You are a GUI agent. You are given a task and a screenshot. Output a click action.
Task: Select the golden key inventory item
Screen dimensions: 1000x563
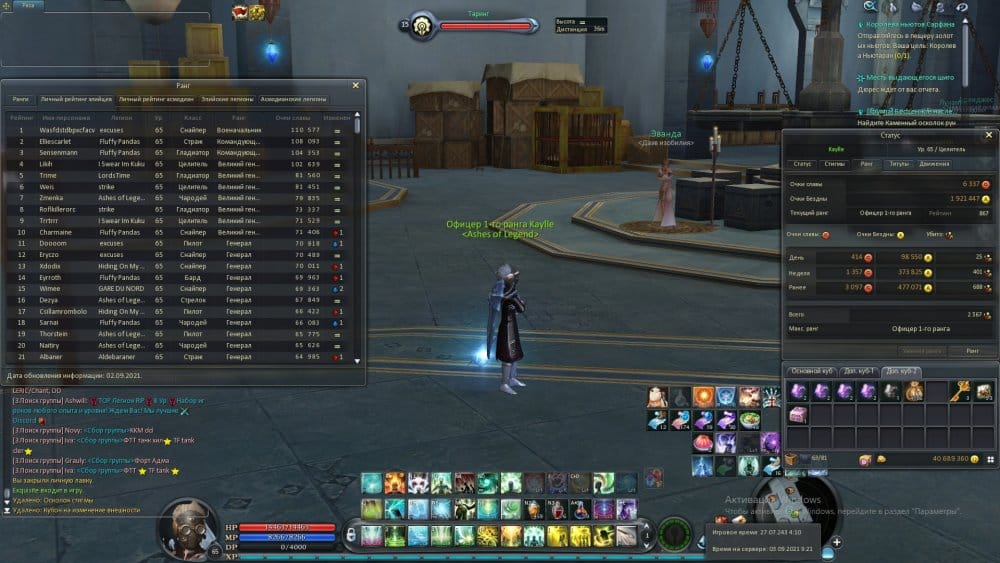[x=960, y=391]
